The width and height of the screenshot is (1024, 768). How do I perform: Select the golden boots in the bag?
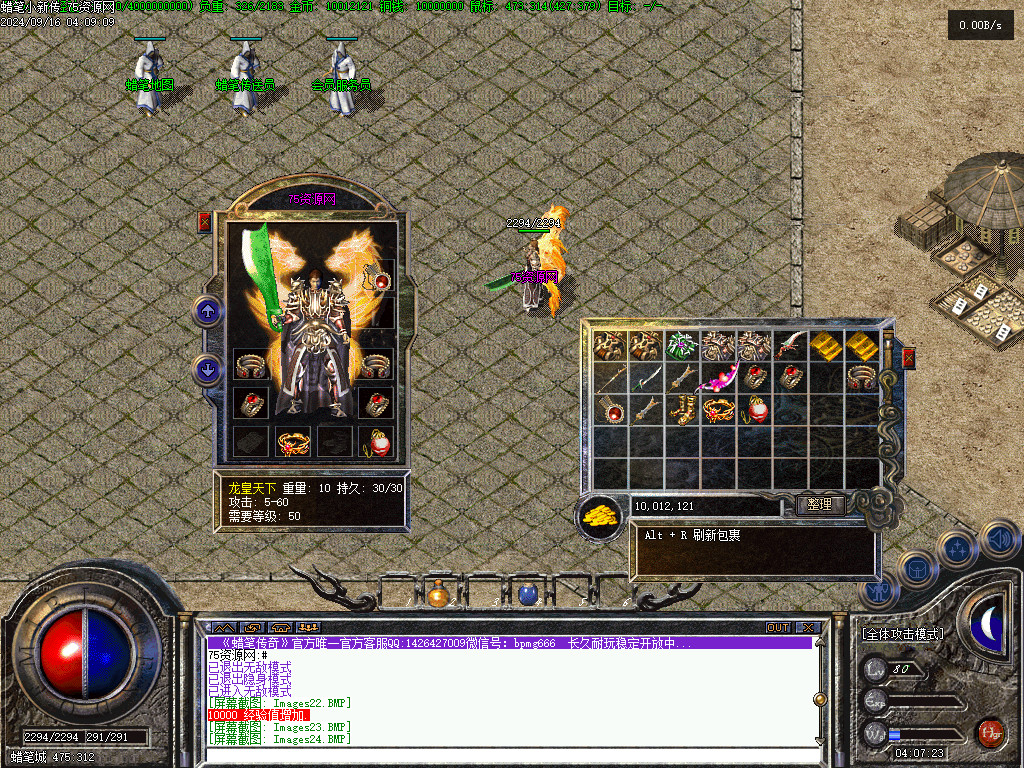(x=683, y=410)
